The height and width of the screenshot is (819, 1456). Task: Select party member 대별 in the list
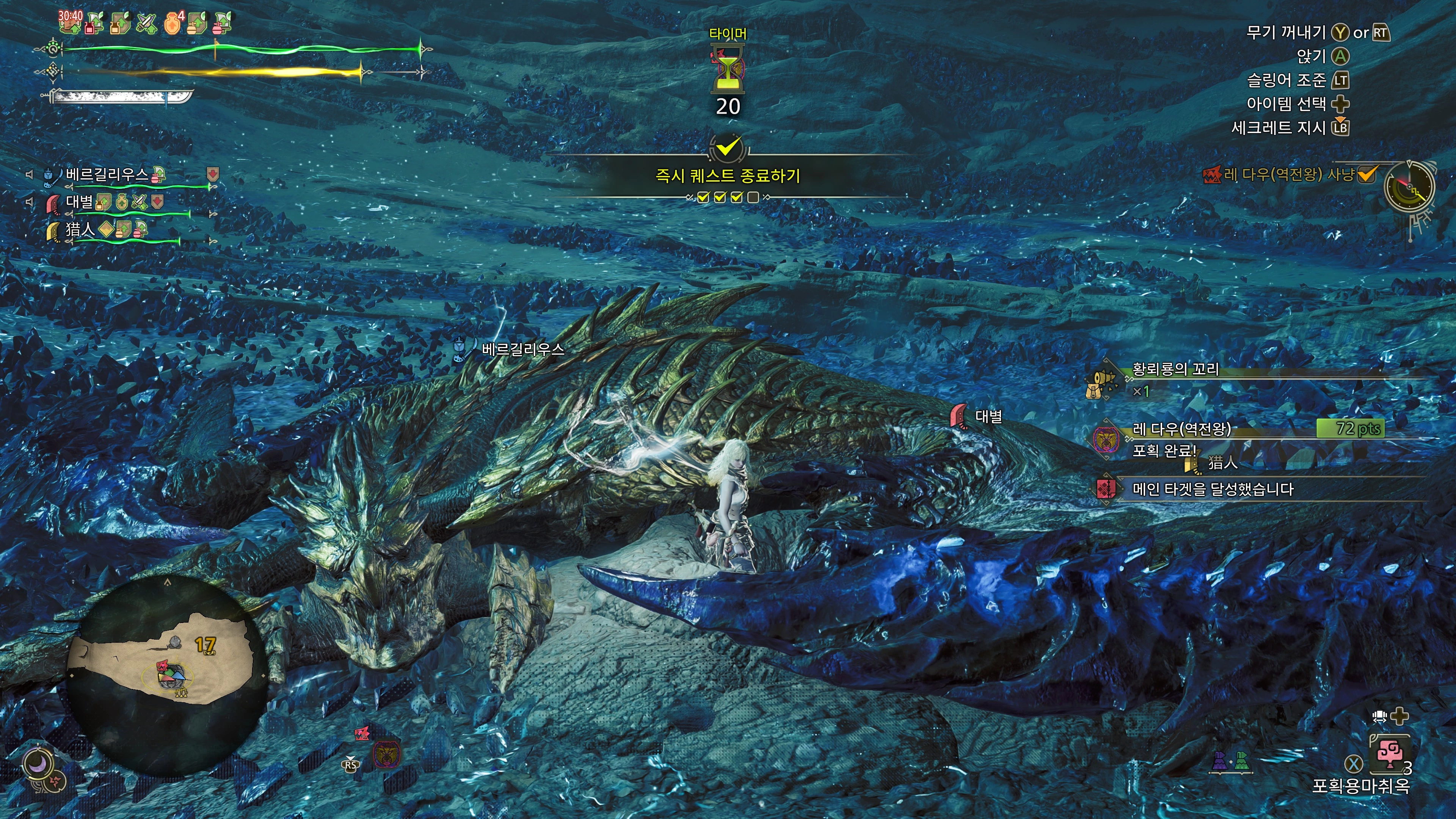(79, 202)
